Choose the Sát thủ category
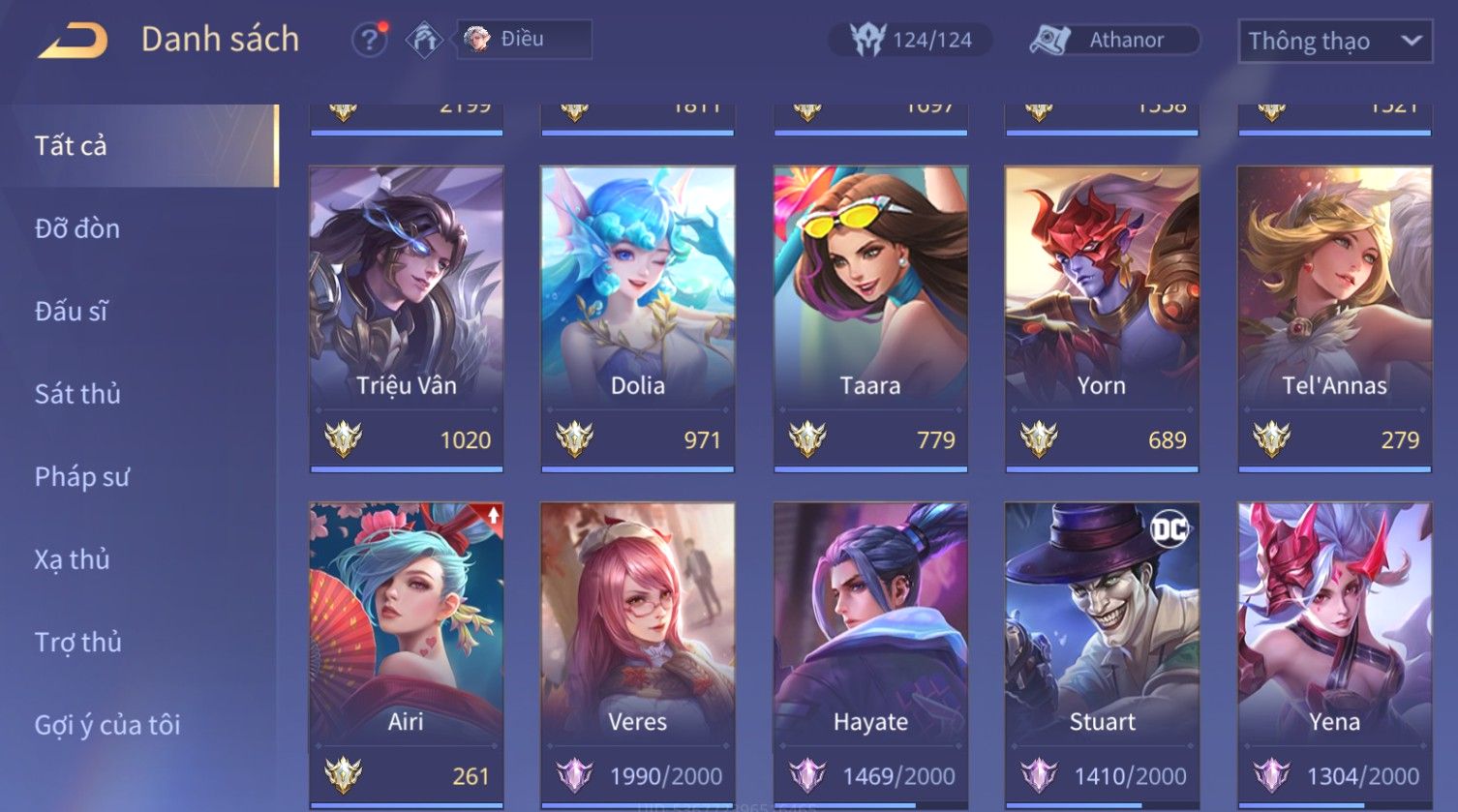Image resolution: width=1458 pixels, height=812 pixels. pos(77,394)
